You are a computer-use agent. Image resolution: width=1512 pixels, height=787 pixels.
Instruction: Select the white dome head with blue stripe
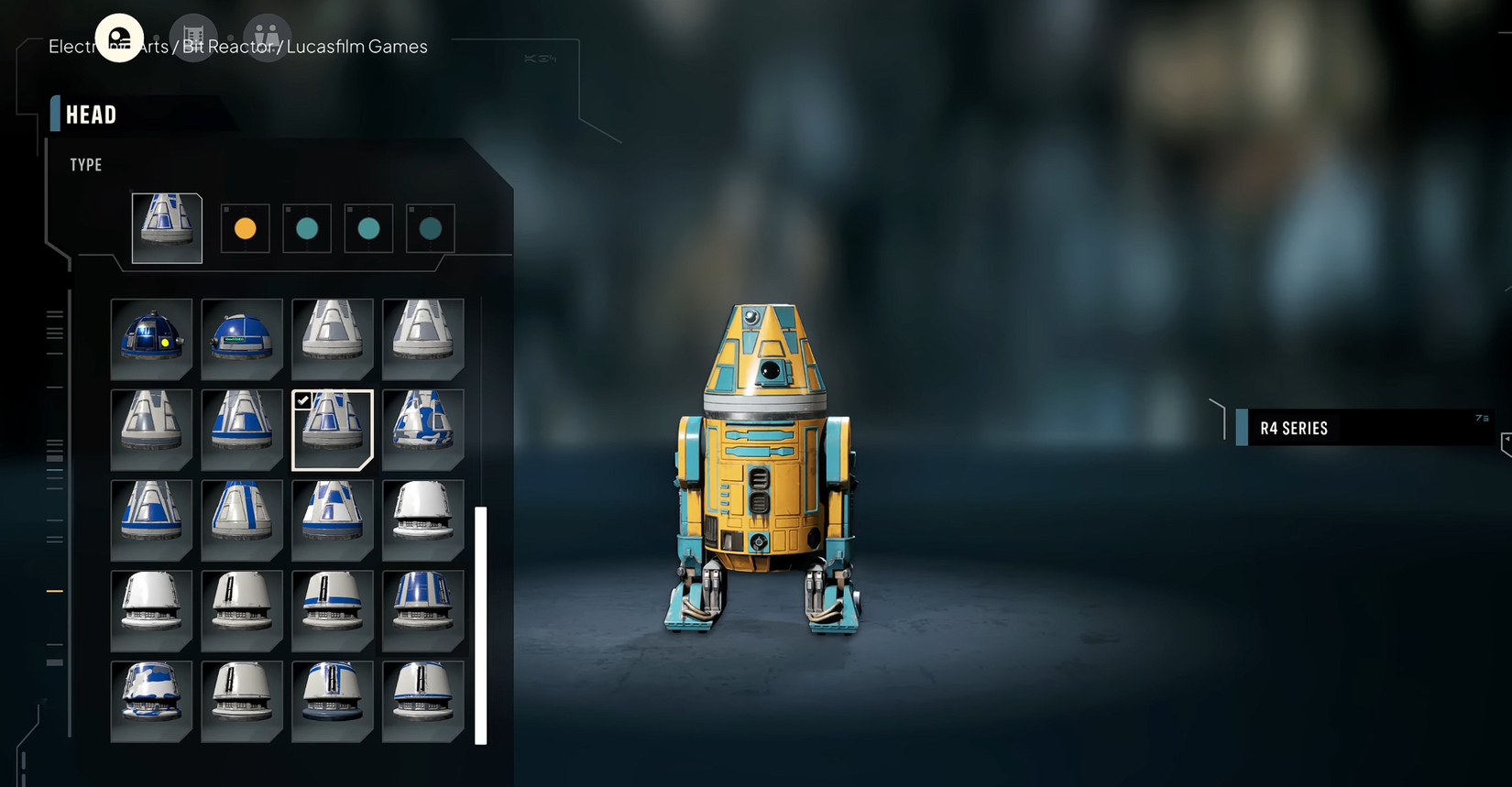(x=333, y=609)
